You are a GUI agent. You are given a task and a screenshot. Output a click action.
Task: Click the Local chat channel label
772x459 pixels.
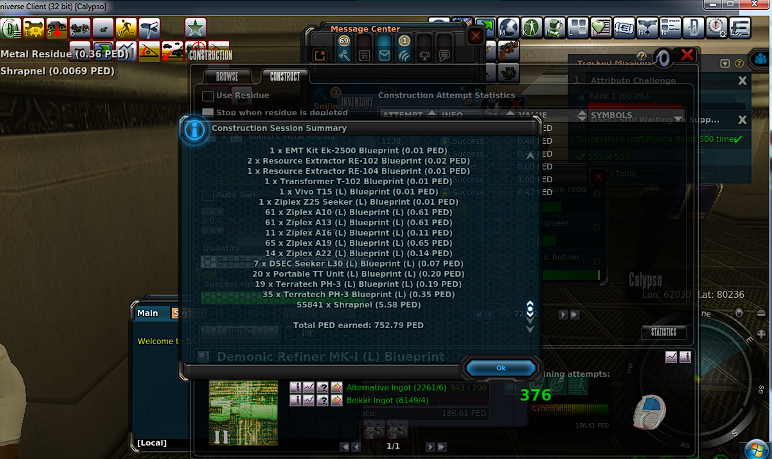[x=151, y=441]
